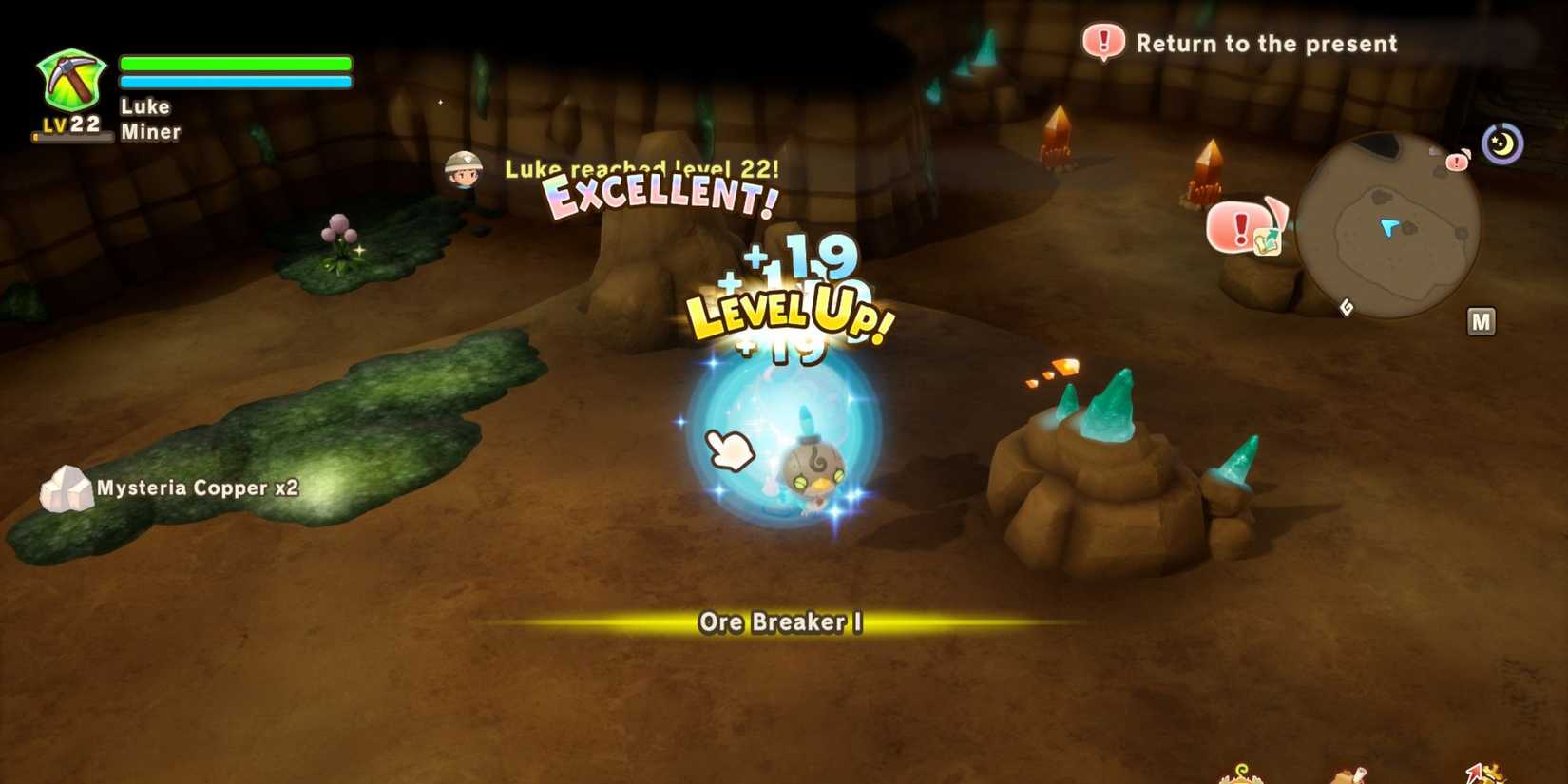Click the pink exclamation quest bubble
Image resolution: width=1568 pixels, height=784 pixels.
click(1240, 228)
